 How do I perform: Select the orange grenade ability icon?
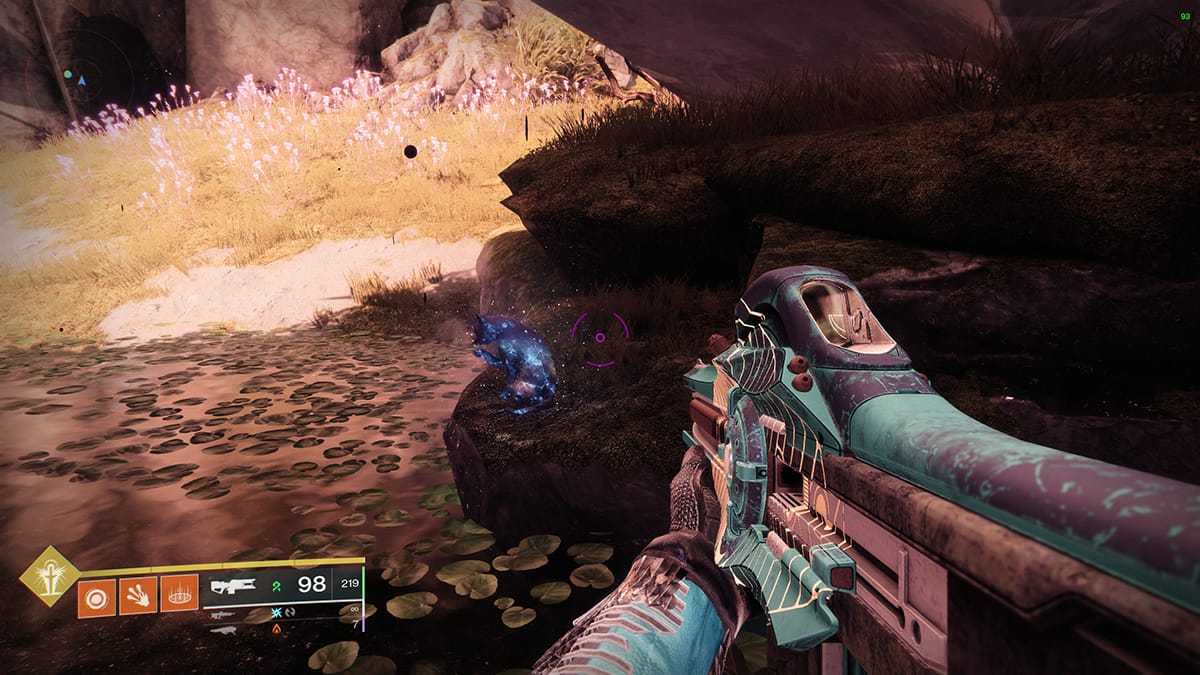(x=96, y=595)
